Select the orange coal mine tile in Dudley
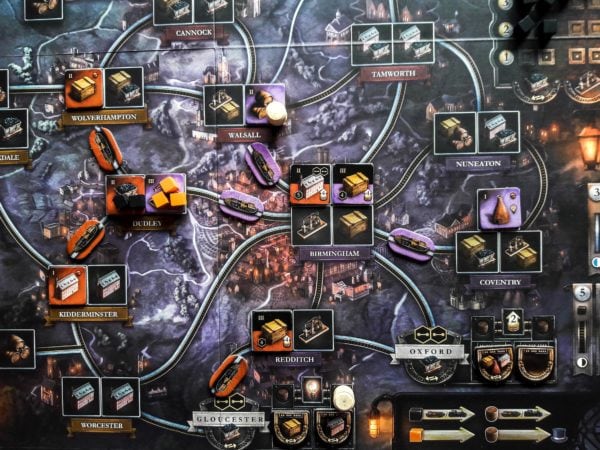 [x=125, y=194]
